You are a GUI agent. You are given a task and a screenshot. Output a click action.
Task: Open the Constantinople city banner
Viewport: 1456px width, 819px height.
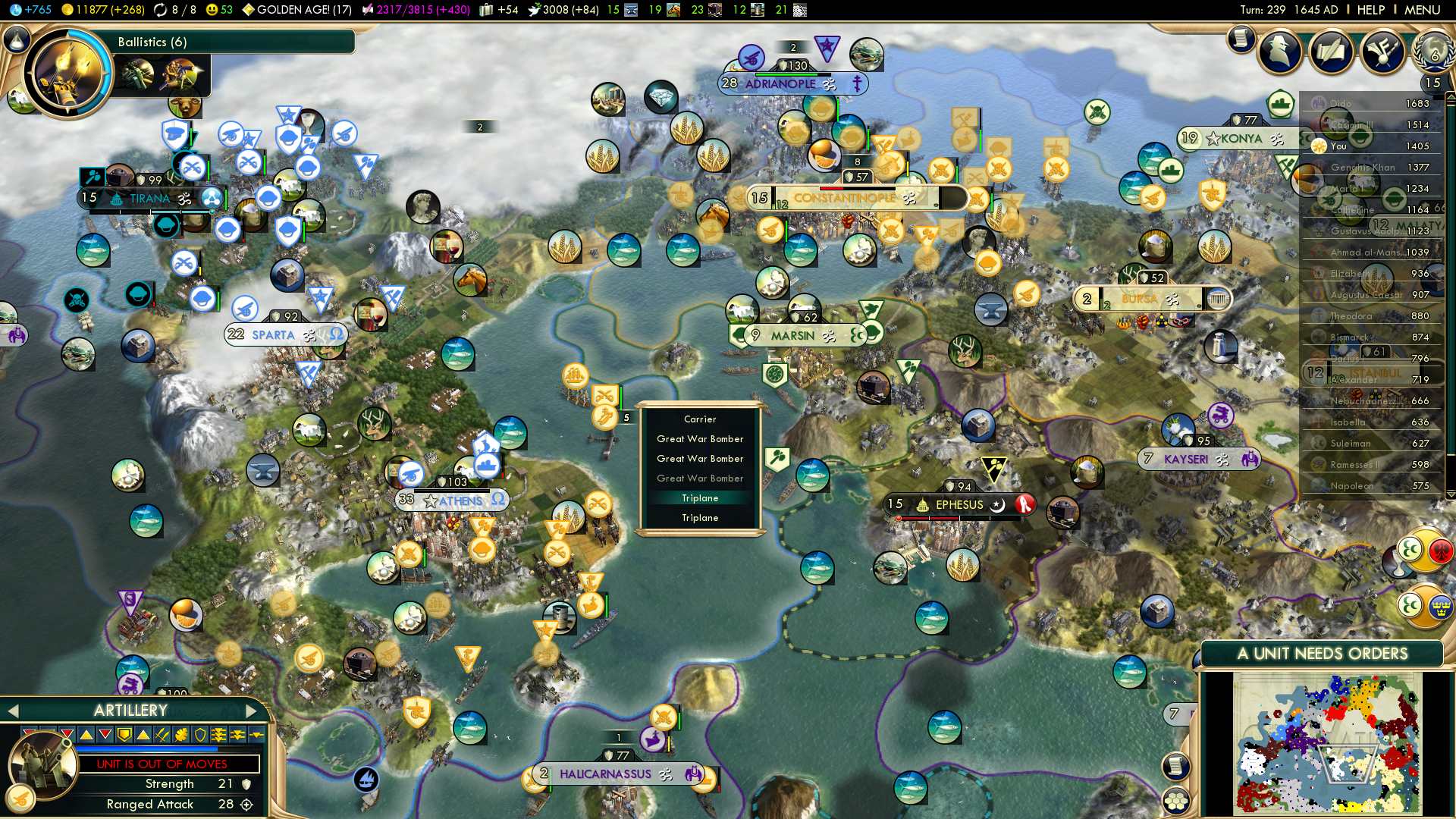(844, 198)
